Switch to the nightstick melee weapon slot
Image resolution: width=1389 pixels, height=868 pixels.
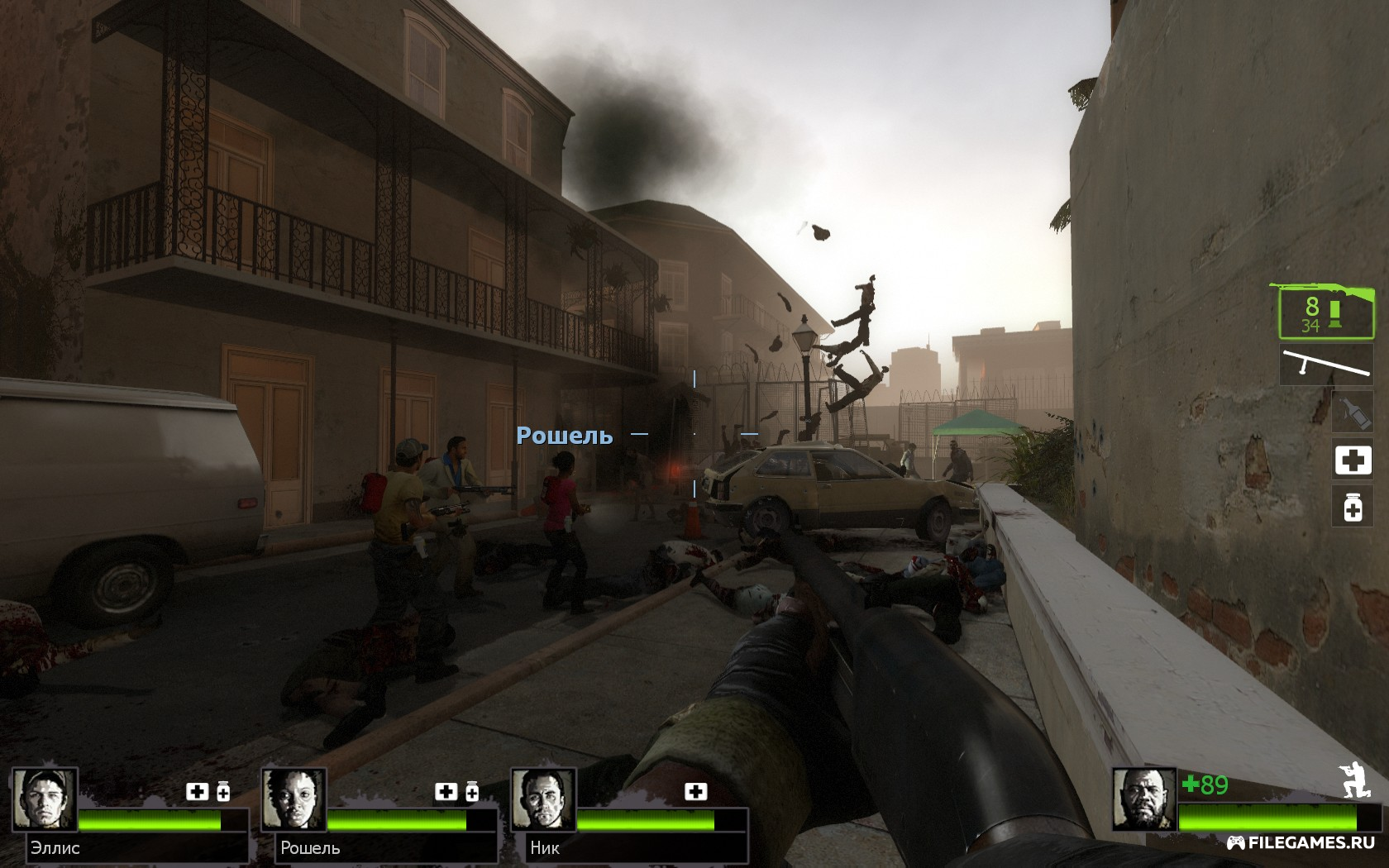(x=1325, y=365)
